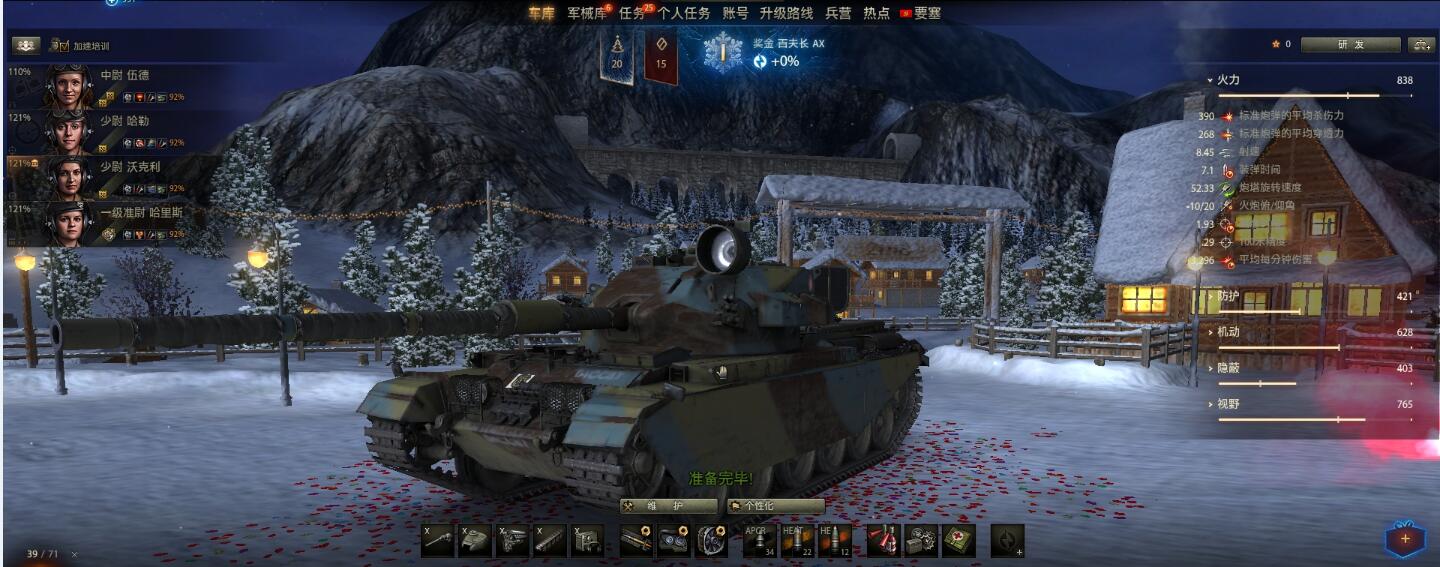
Task: Switch to the 任务 missions tab
Action: (632, 13)
